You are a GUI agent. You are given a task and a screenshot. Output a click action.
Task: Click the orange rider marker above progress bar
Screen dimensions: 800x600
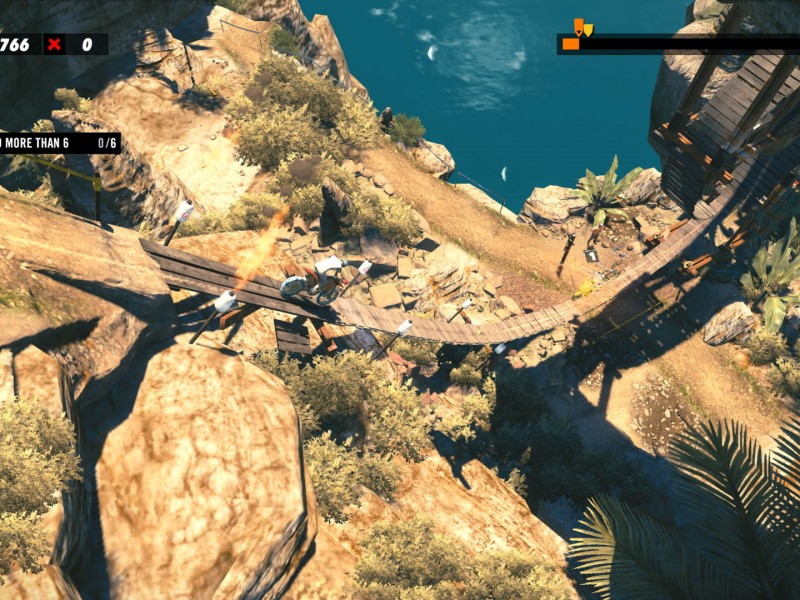coord(578,27)
